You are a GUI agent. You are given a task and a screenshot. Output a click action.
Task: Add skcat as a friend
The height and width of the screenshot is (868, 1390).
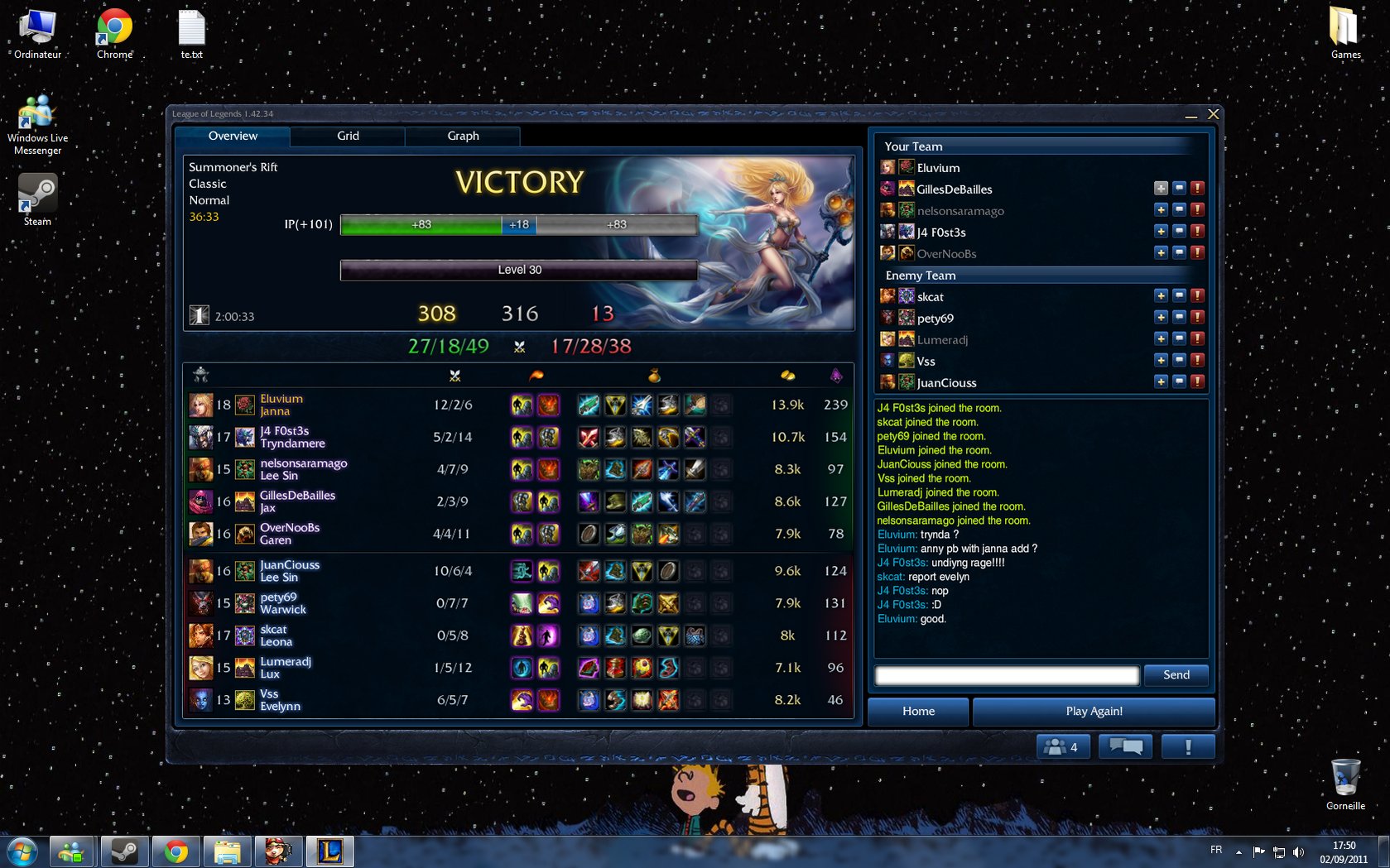(1161, 295)
